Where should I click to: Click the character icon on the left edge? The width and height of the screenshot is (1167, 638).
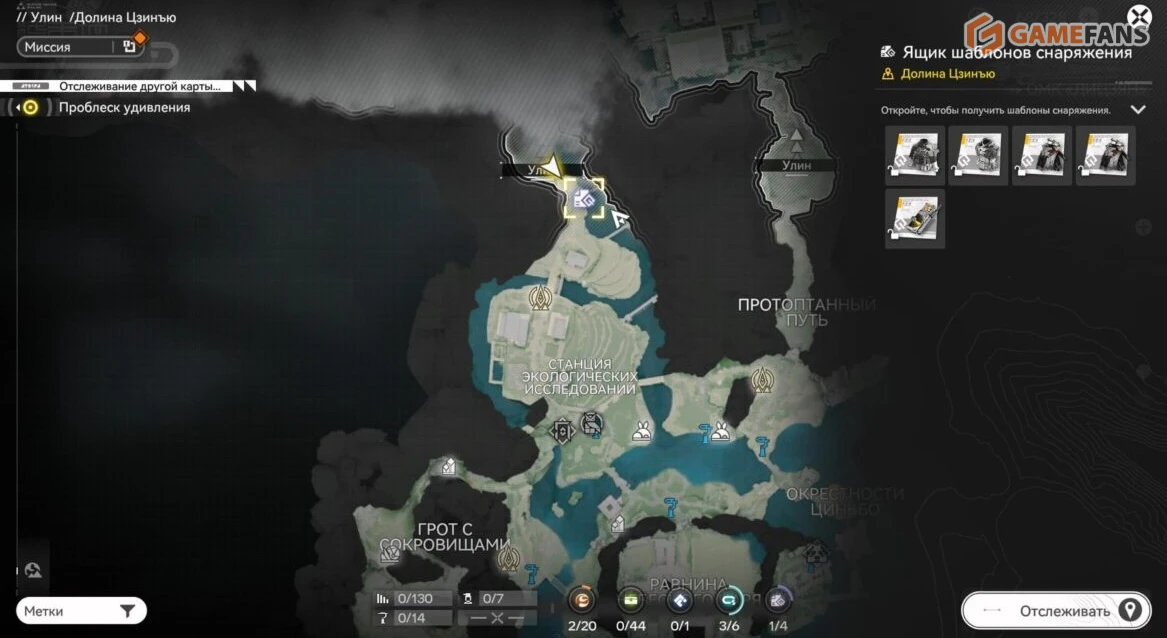(33, 571)
